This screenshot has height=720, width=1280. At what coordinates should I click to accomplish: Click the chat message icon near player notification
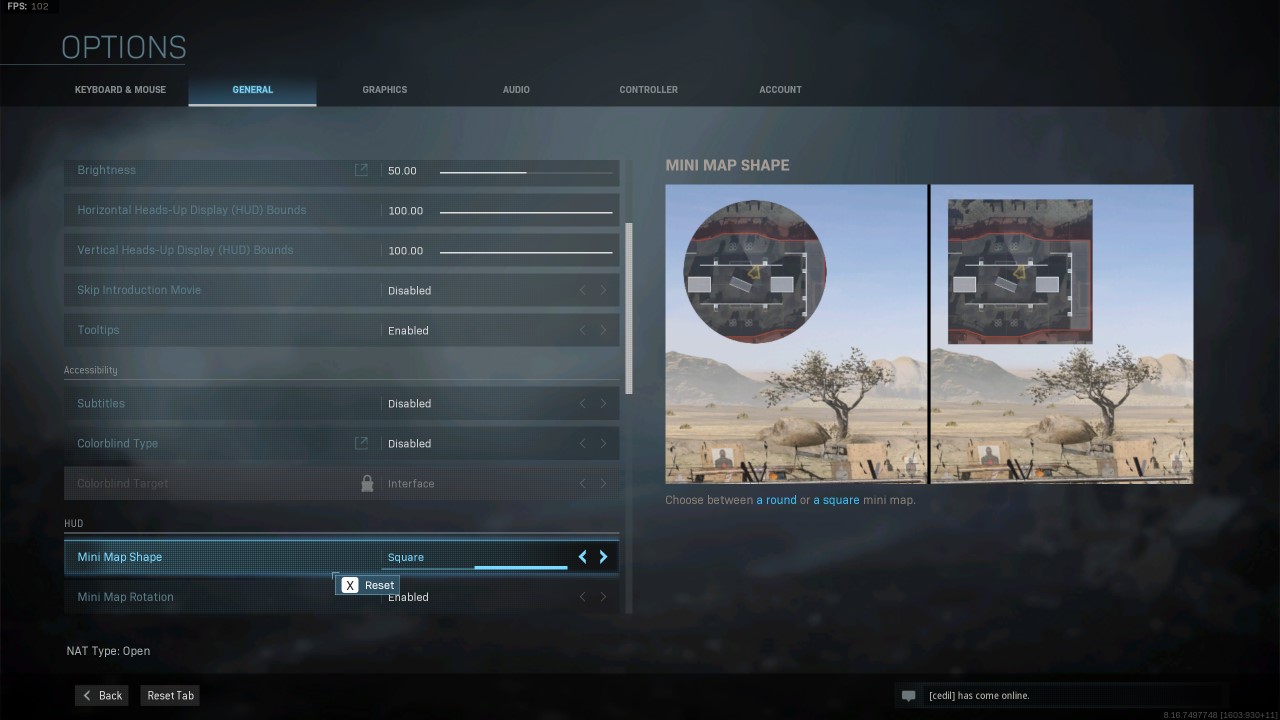tap(909, 695)
